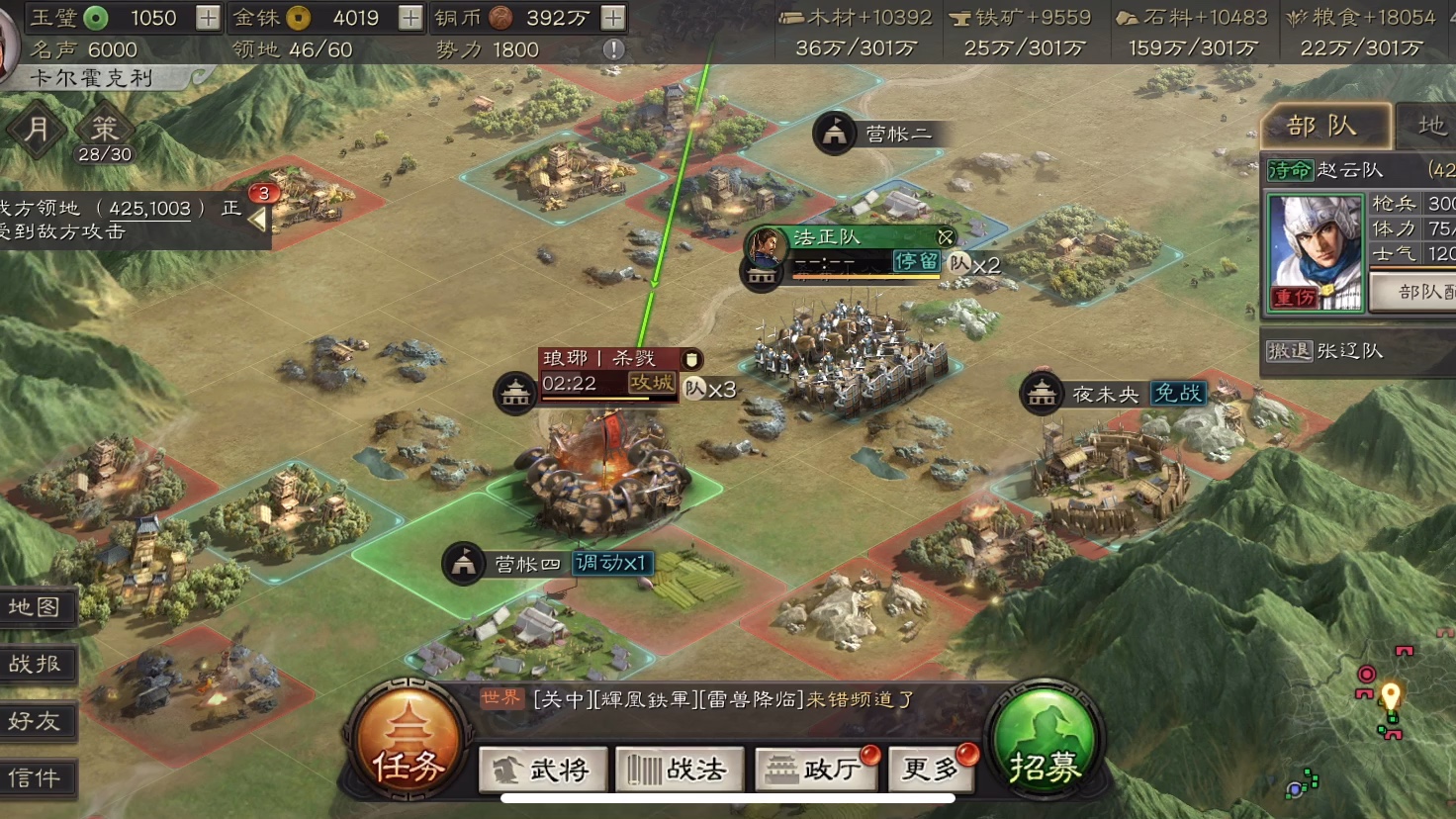
Task: Add more 玉璧 with plus button
Action: click(x=208, y=18)
